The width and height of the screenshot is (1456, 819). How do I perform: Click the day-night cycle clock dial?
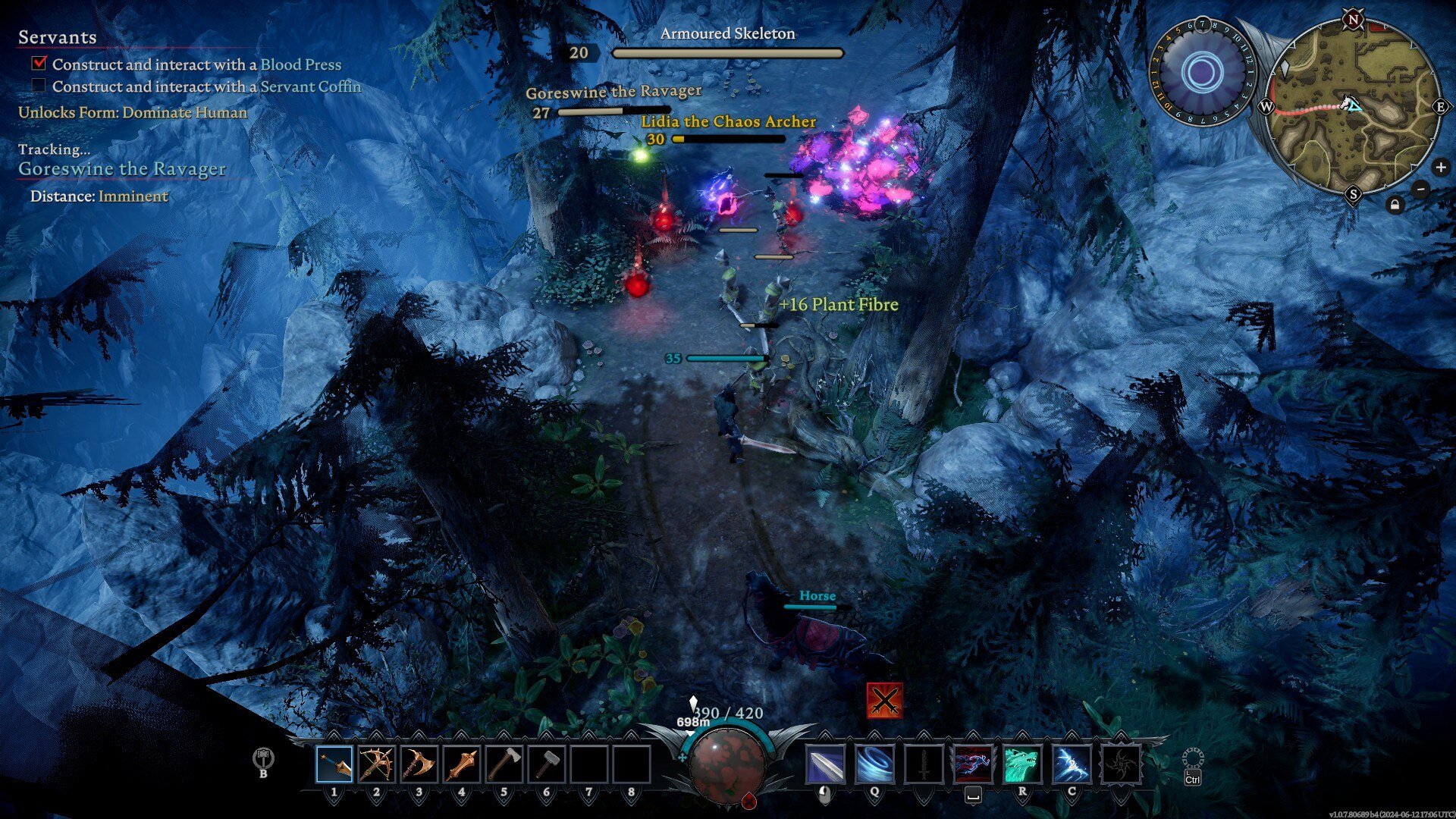pyautogui.click(x=1202, y=73)
